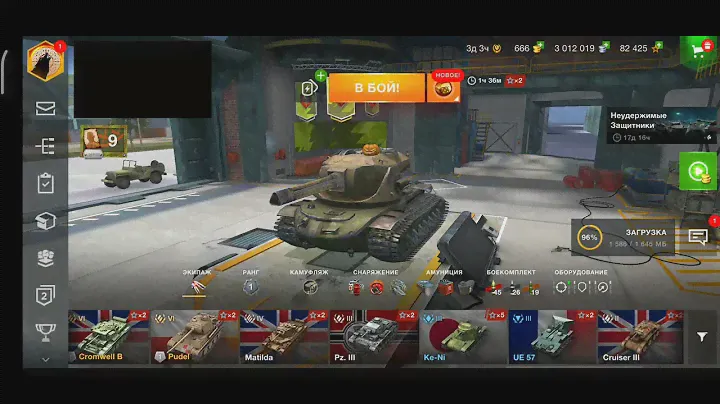
Task: Open the camouflage (КАМУФЛЯЖ) section
Action: point(311,286)
